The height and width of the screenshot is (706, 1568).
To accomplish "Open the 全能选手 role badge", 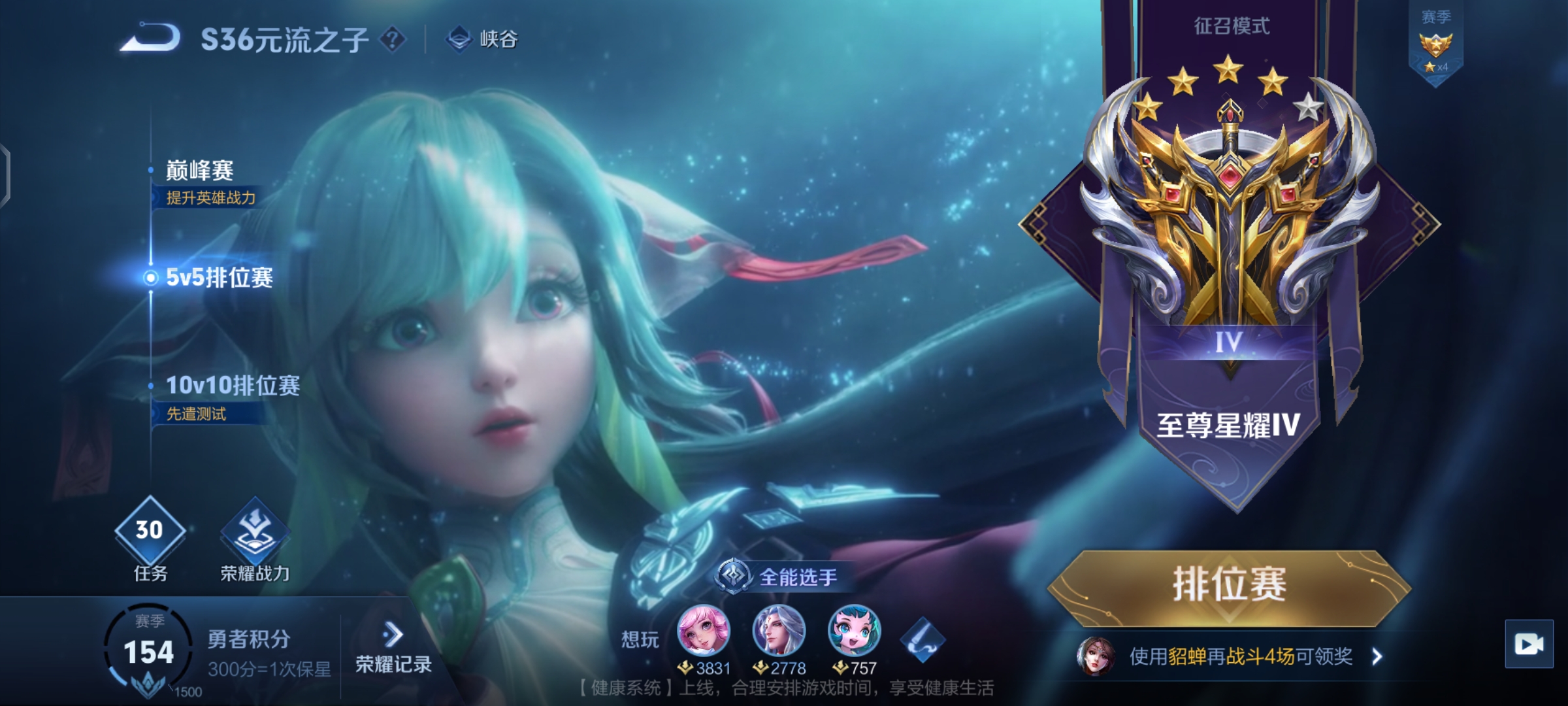I will coord(779,577).
